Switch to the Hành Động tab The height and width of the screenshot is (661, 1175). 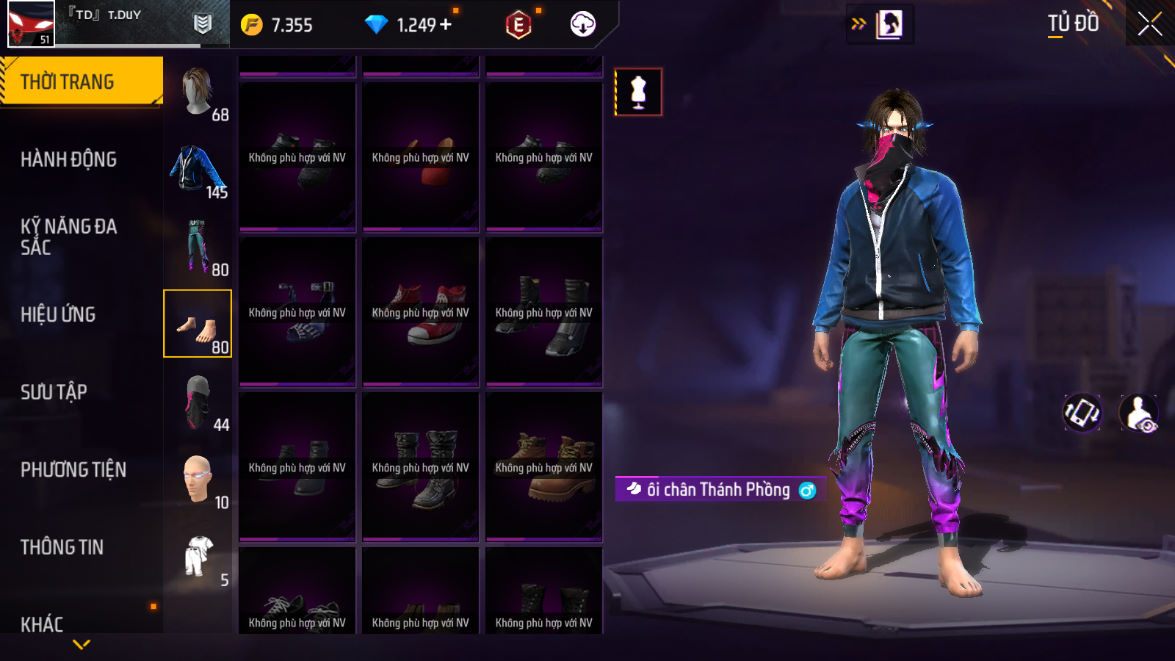point(69,159)
